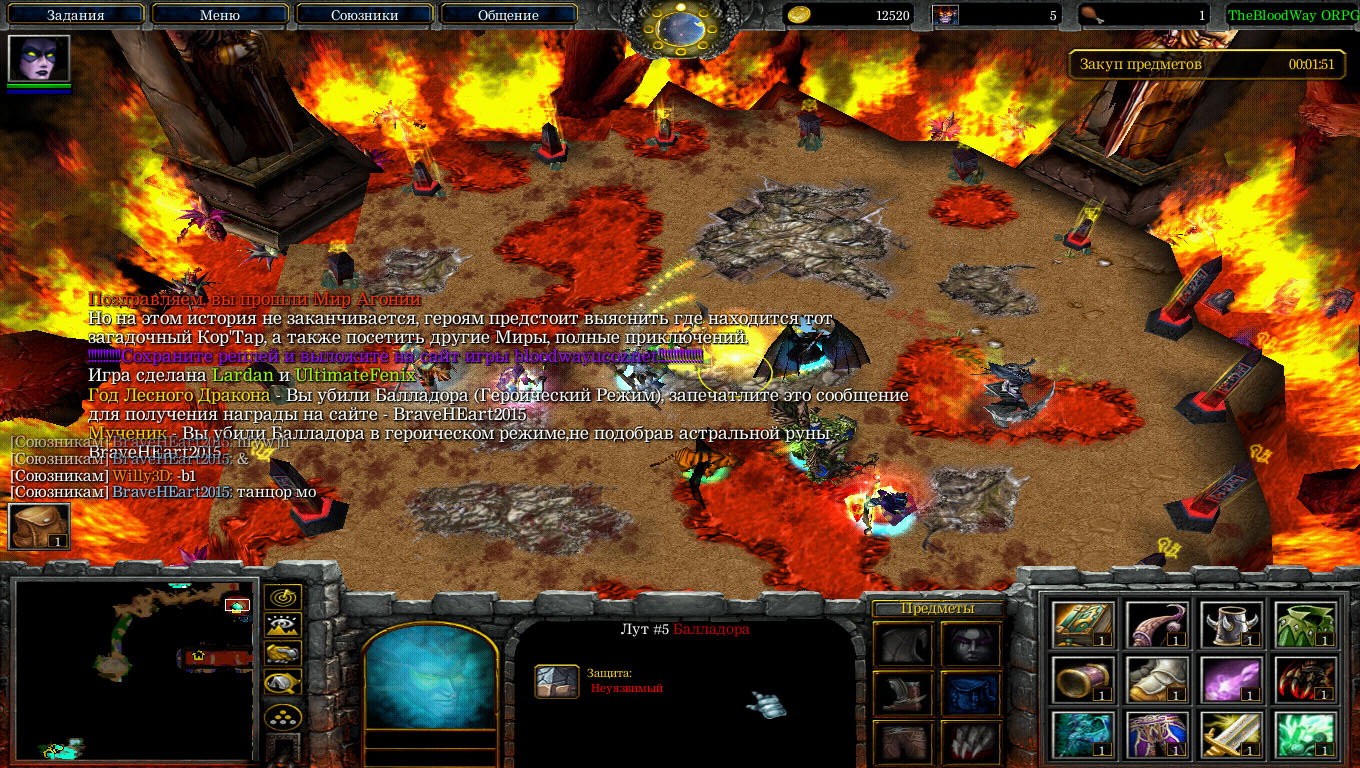This screenshot has height=768, width=1360.
Task: Toggle the formation movement button
Action: click(x=283, y=716)
